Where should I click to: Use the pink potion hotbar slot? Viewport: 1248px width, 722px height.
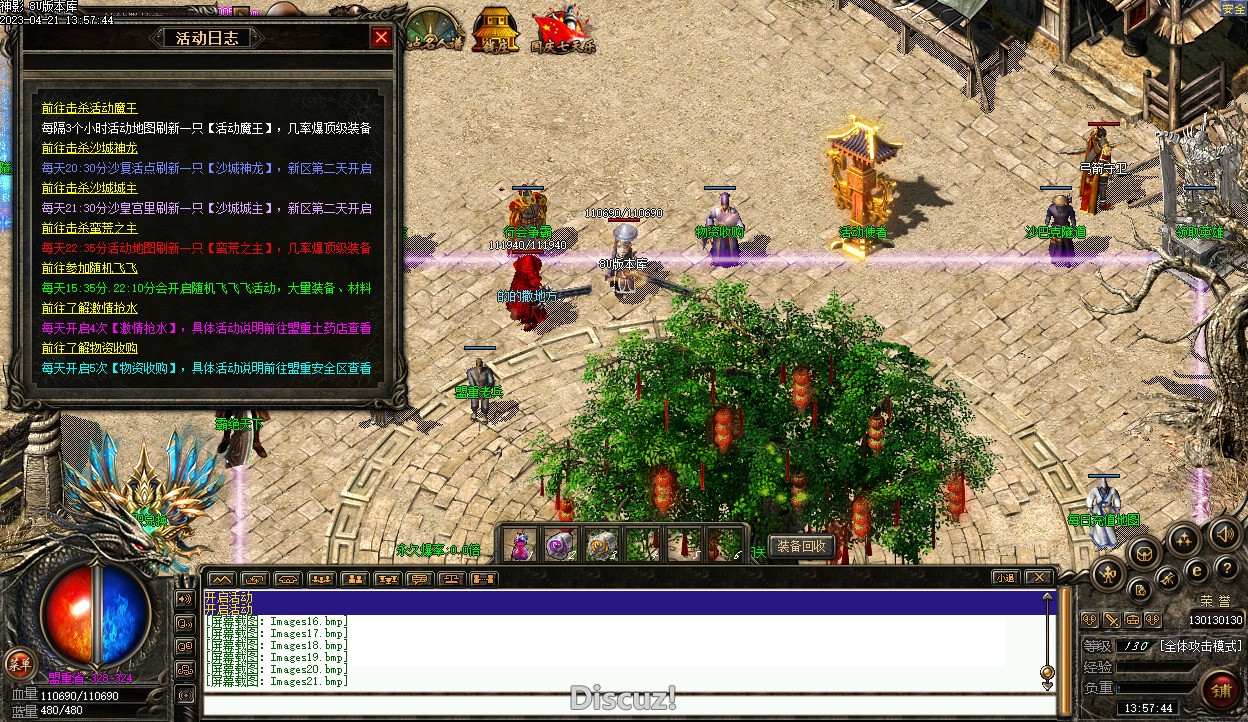tap(520, 545)
